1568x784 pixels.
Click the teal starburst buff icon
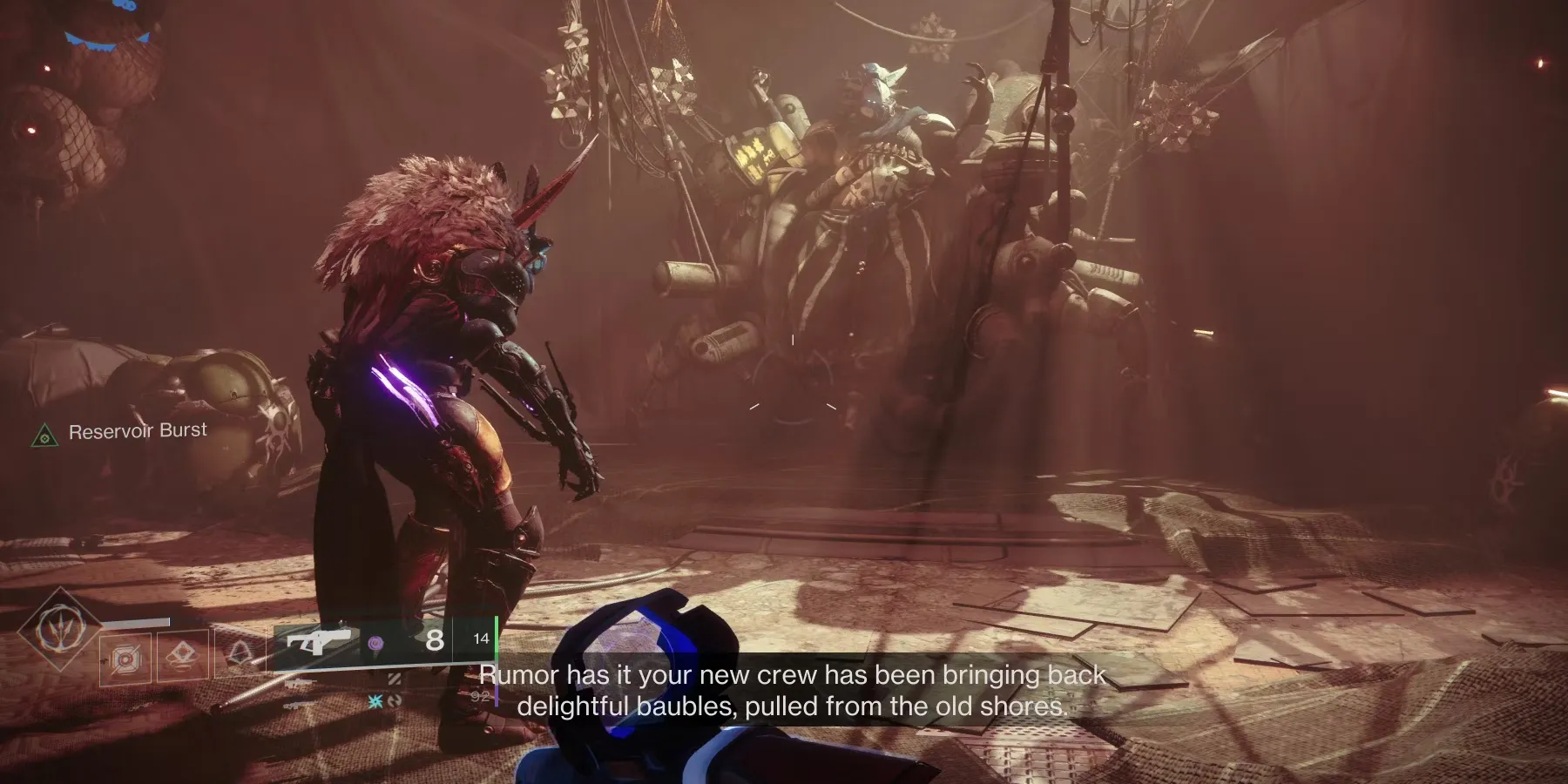click(375, 701)
